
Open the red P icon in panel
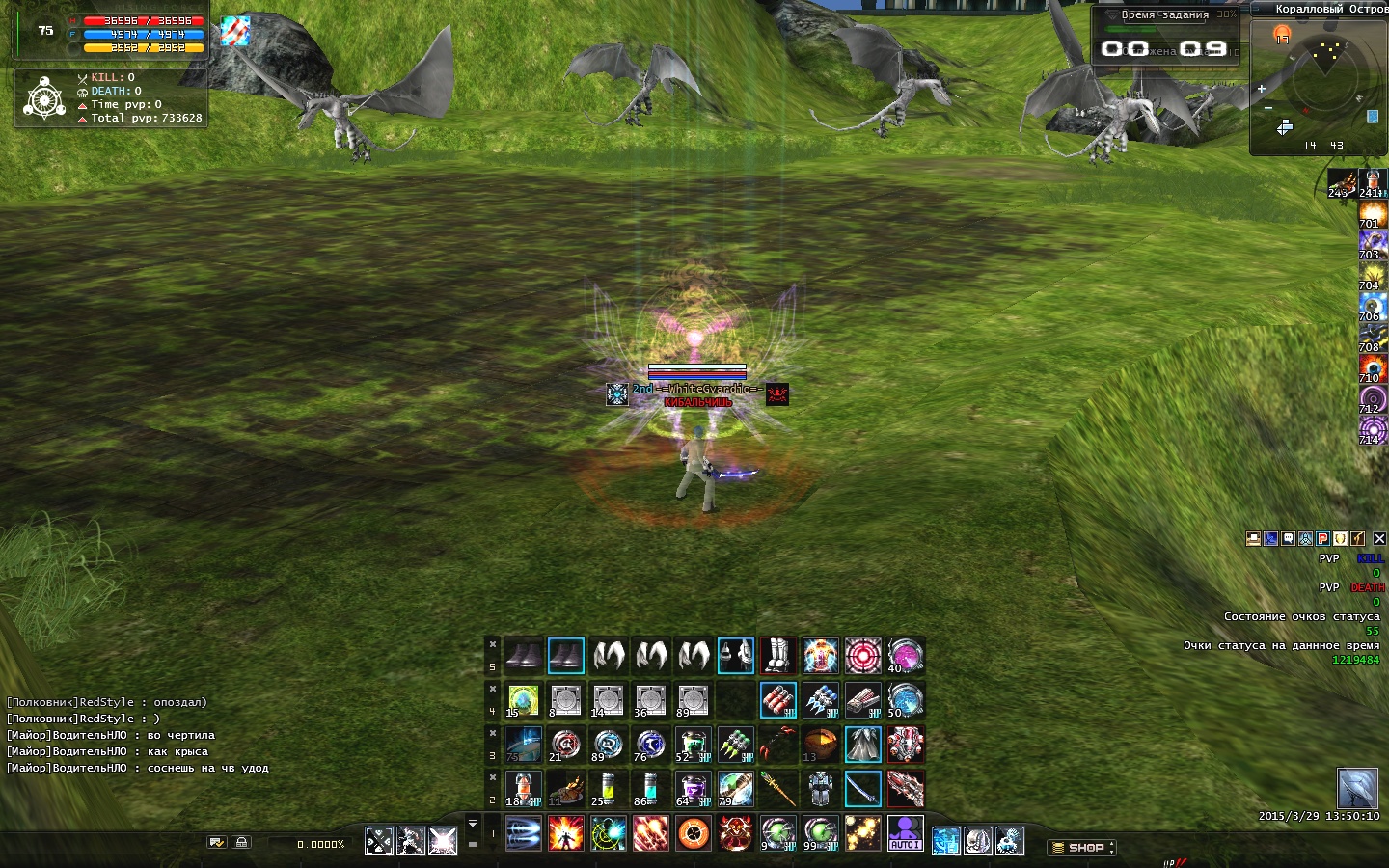[x=1323, y=539]
